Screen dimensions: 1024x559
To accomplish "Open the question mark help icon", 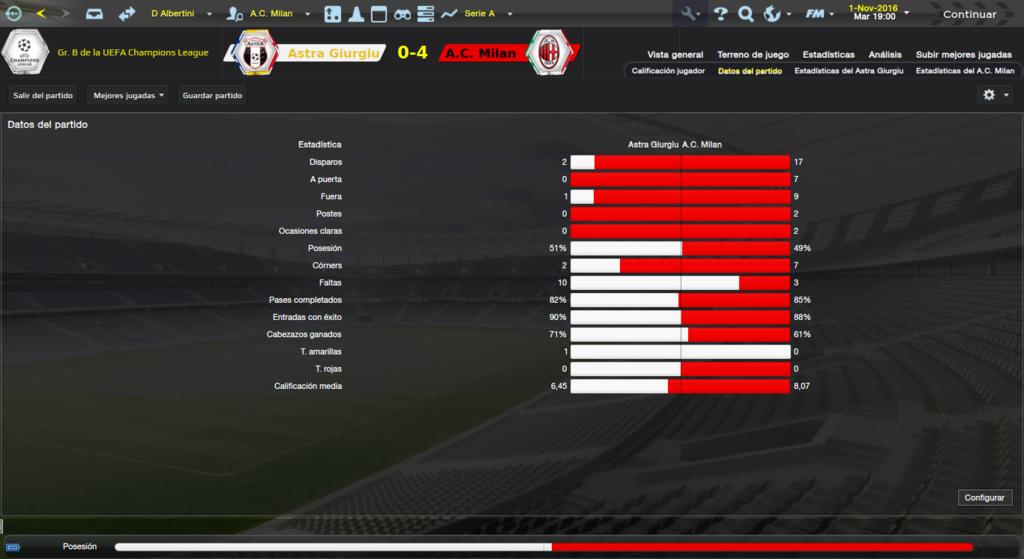I will click(x=720, y=14).
